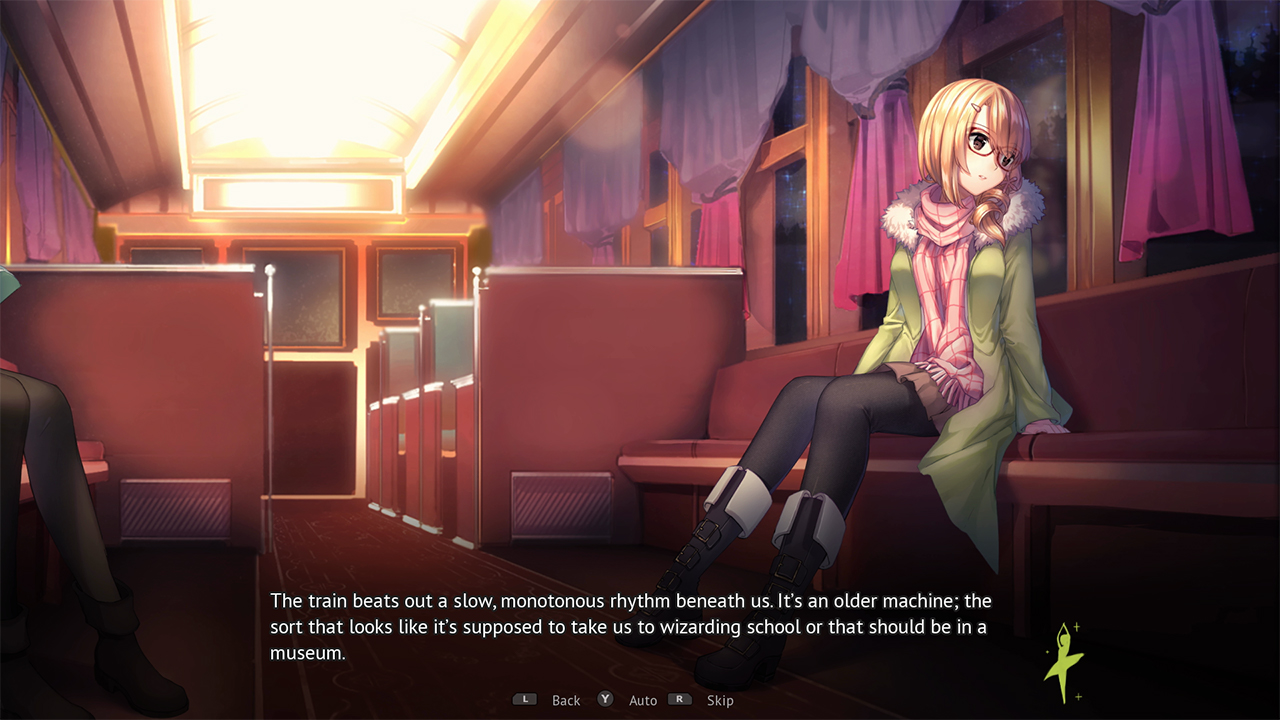1280x720 pixels.
Task: Click the small sparkle left of the dancer
Action: [1046, 652]
